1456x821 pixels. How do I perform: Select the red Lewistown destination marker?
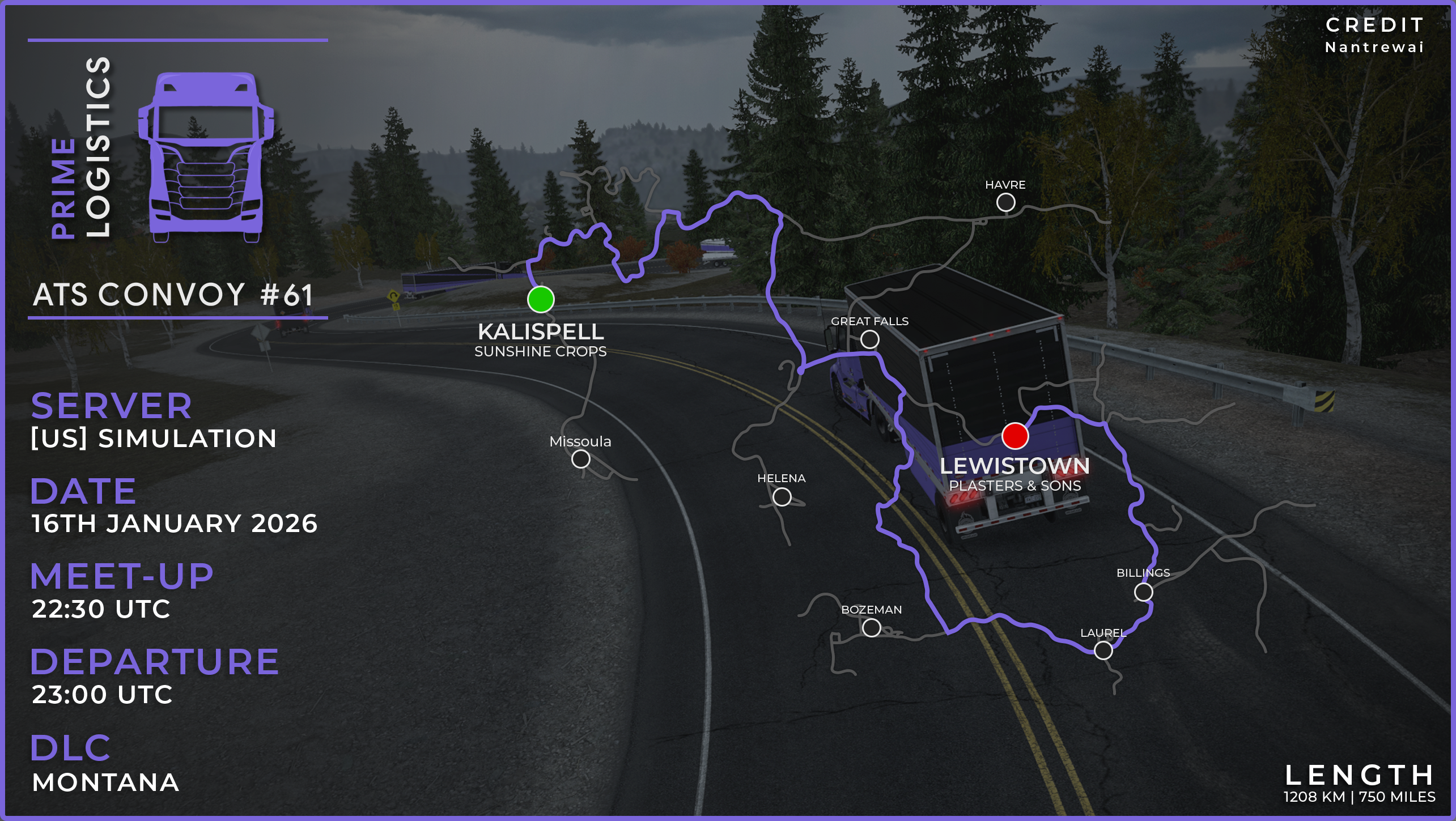pos(1014,436)
